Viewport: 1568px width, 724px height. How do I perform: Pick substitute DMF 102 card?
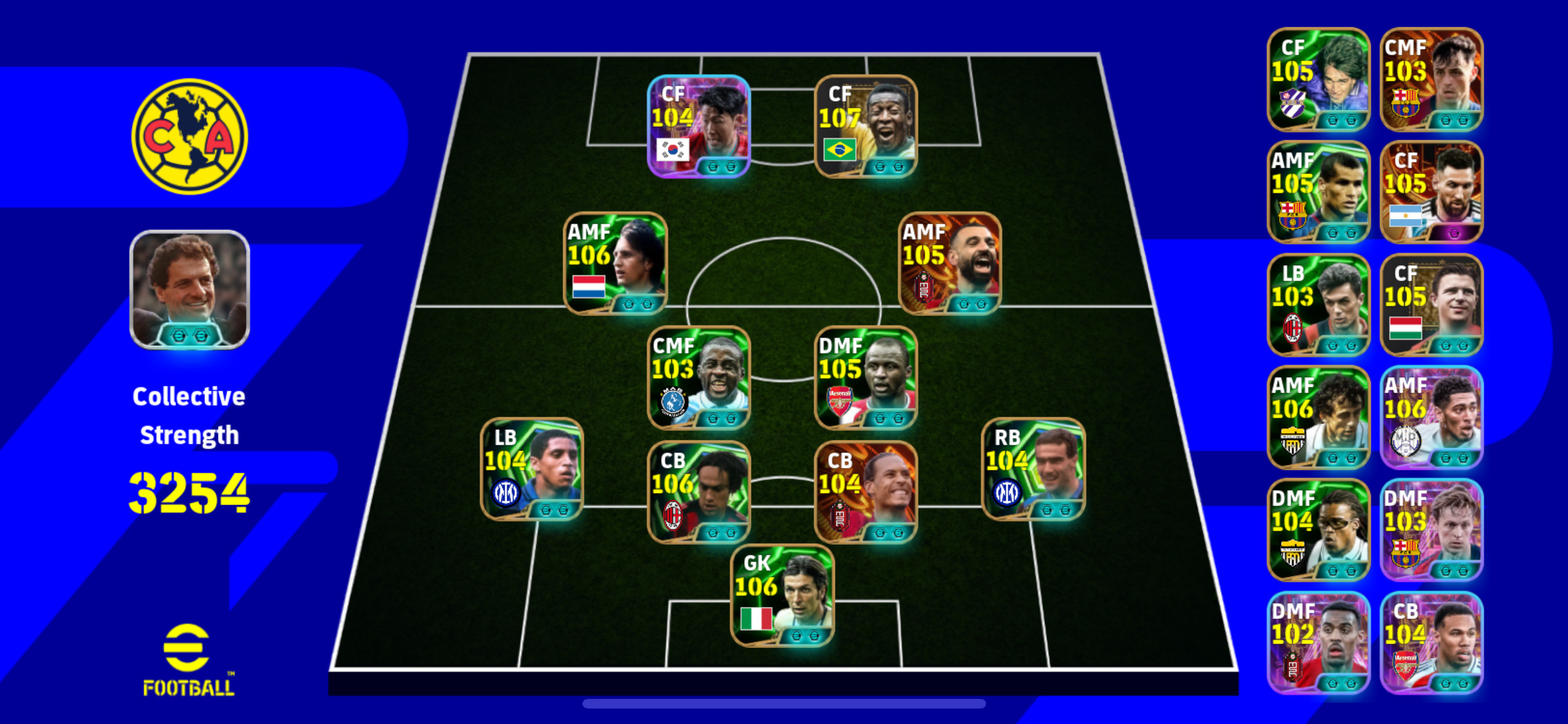(x=1318, y=643)
